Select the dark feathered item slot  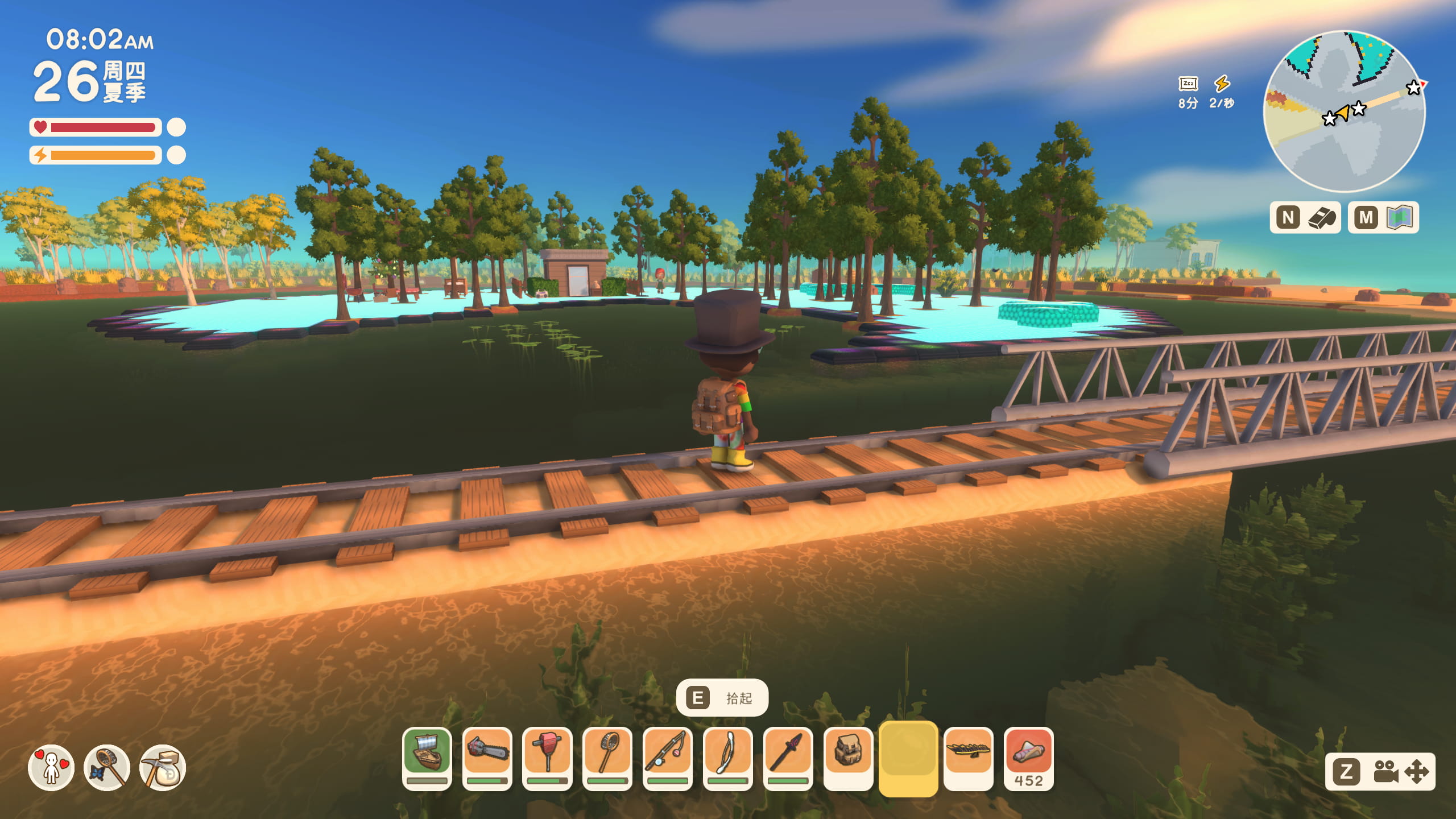(969, 758)
